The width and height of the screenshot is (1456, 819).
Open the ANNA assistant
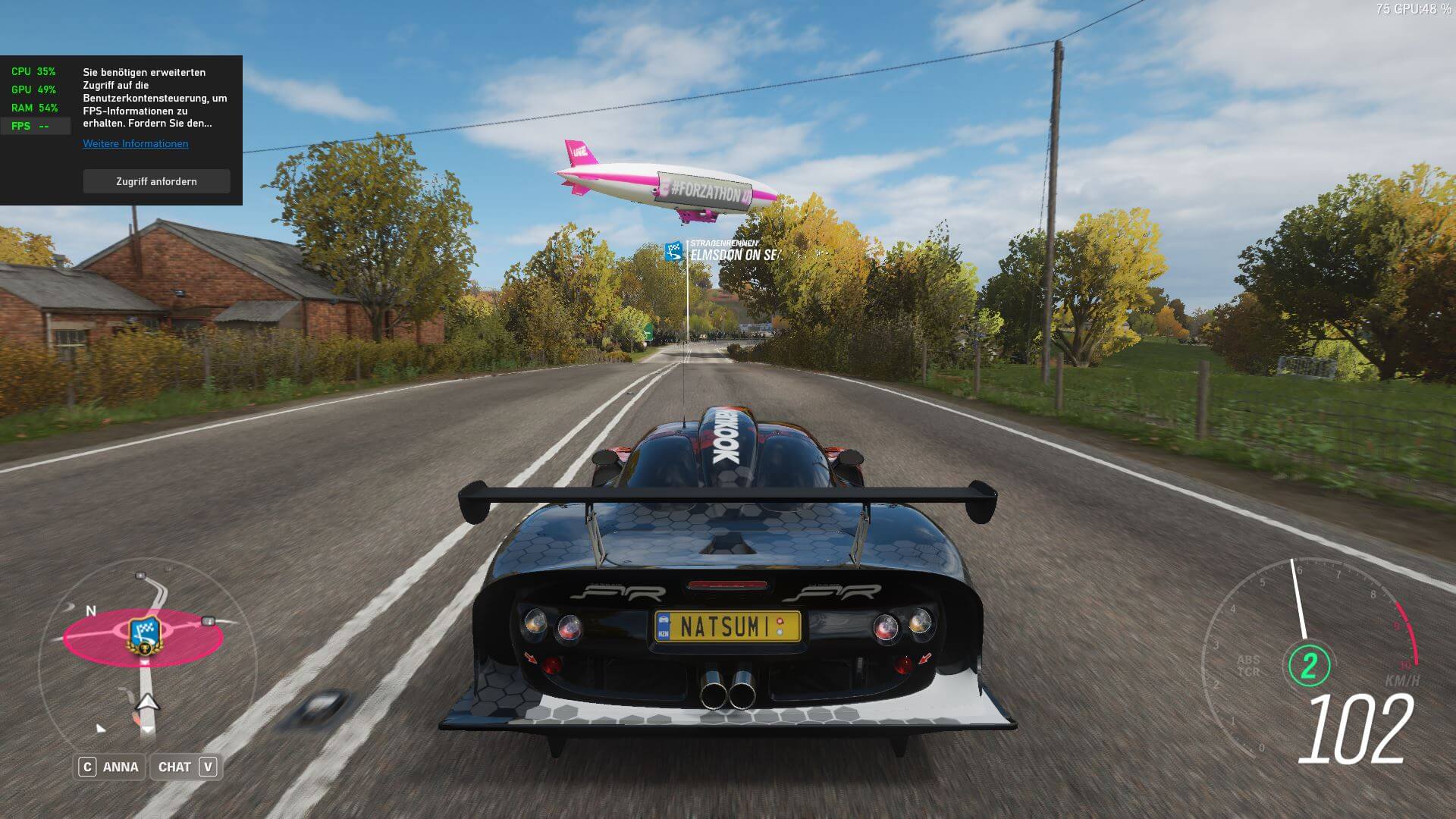(x=110, y=767)
